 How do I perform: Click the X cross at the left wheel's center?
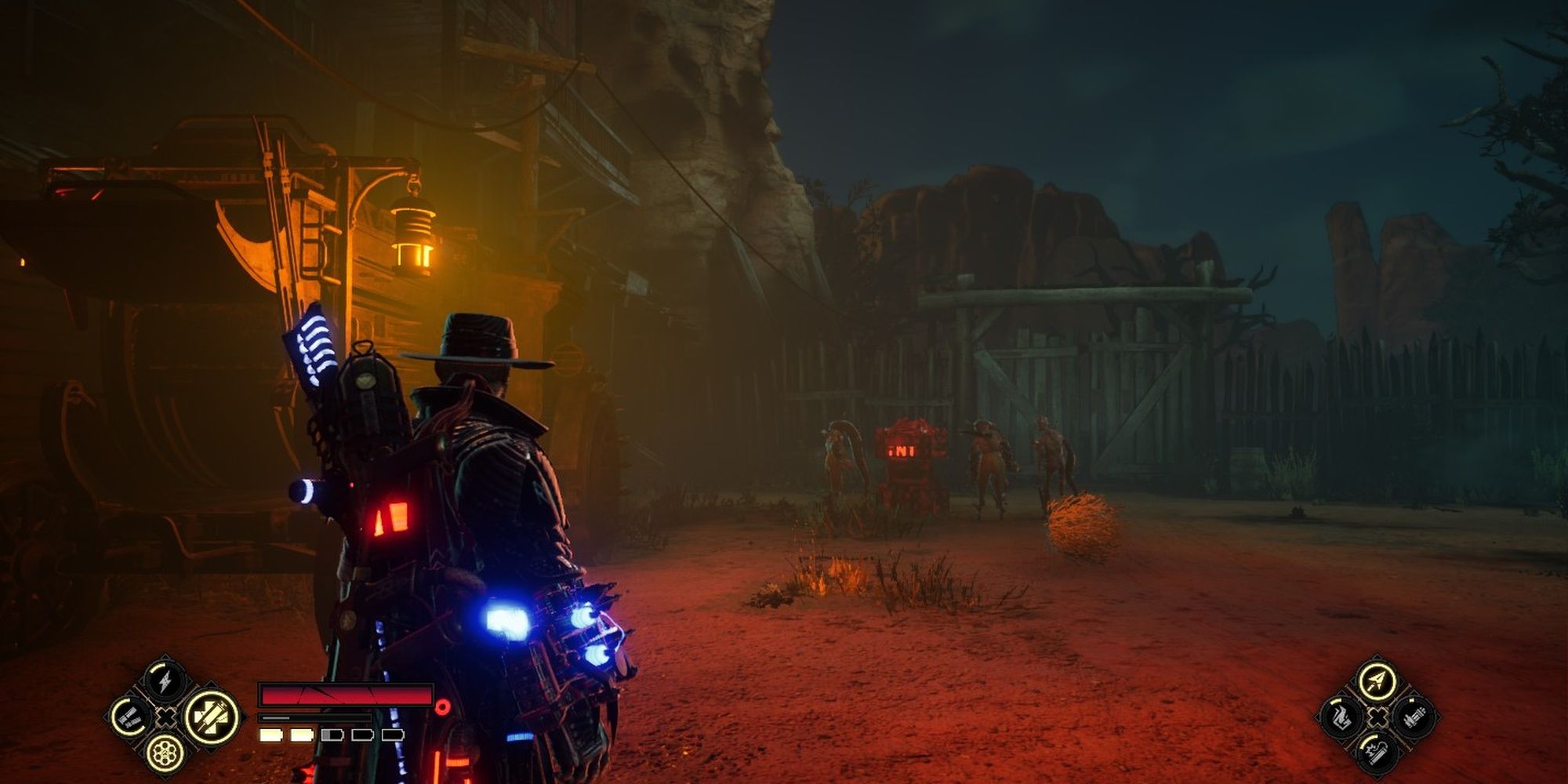[168, 717]
